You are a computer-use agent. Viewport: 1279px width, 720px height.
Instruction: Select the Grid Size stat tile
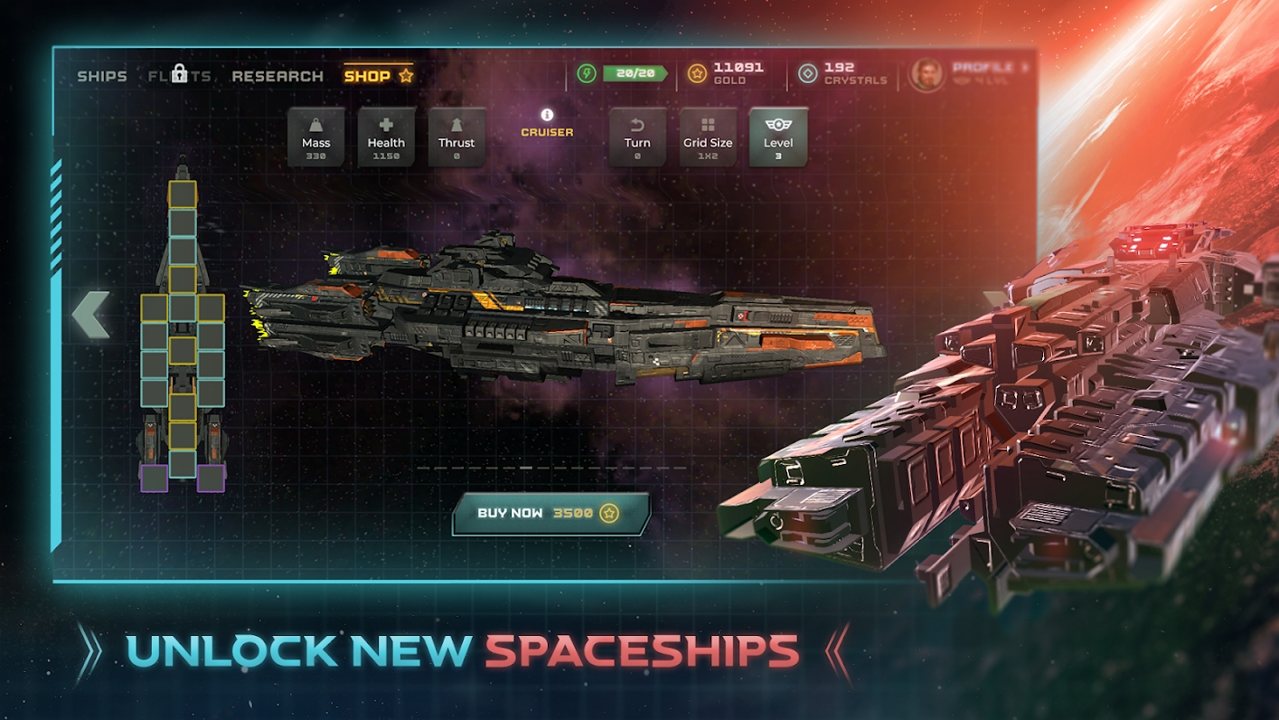click(708, 136)
